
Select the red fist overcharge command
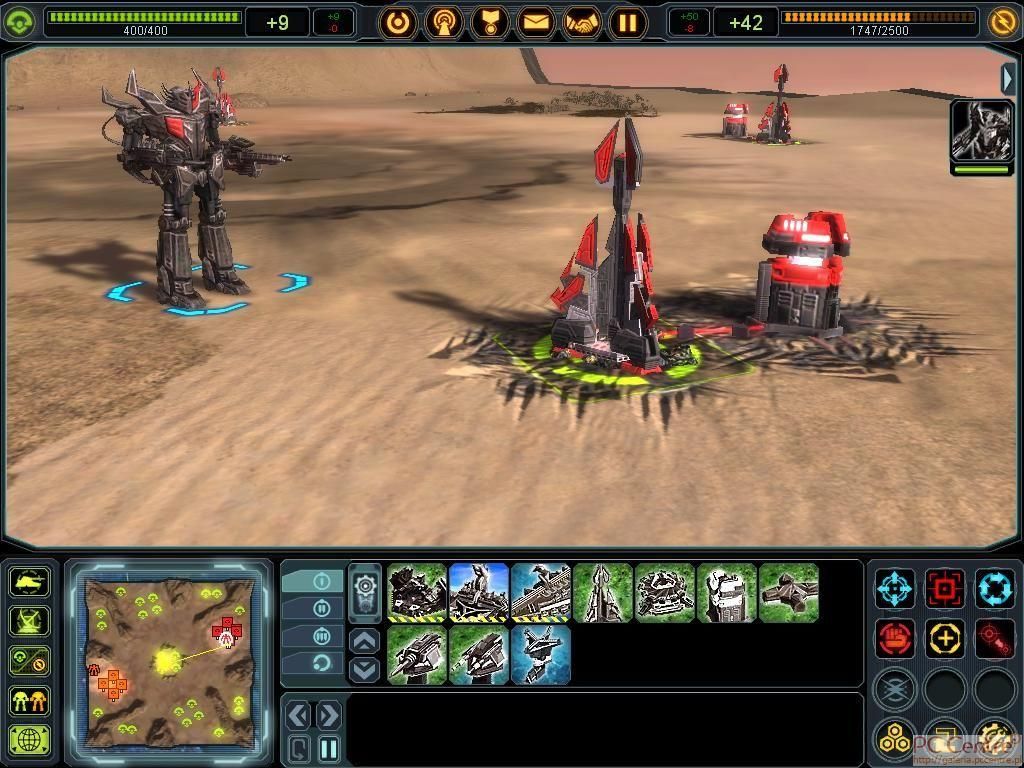pos(894,638)
